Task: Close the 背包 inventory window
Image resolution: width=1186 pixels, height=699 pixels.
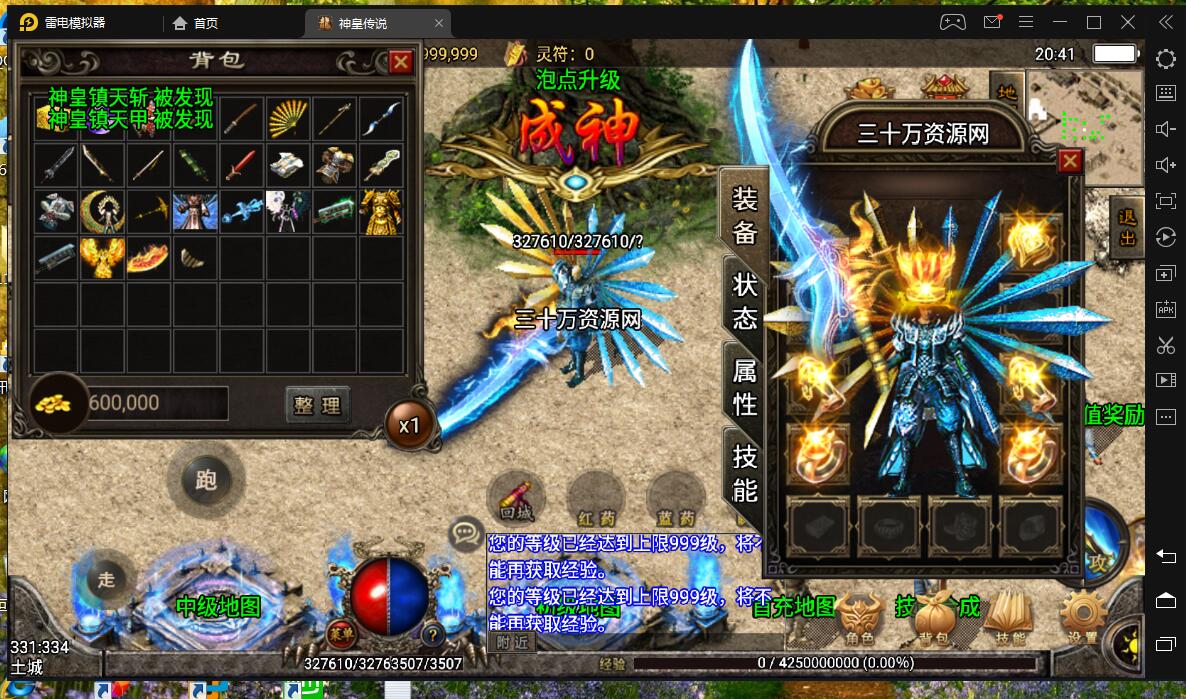Action: (401, 62)
